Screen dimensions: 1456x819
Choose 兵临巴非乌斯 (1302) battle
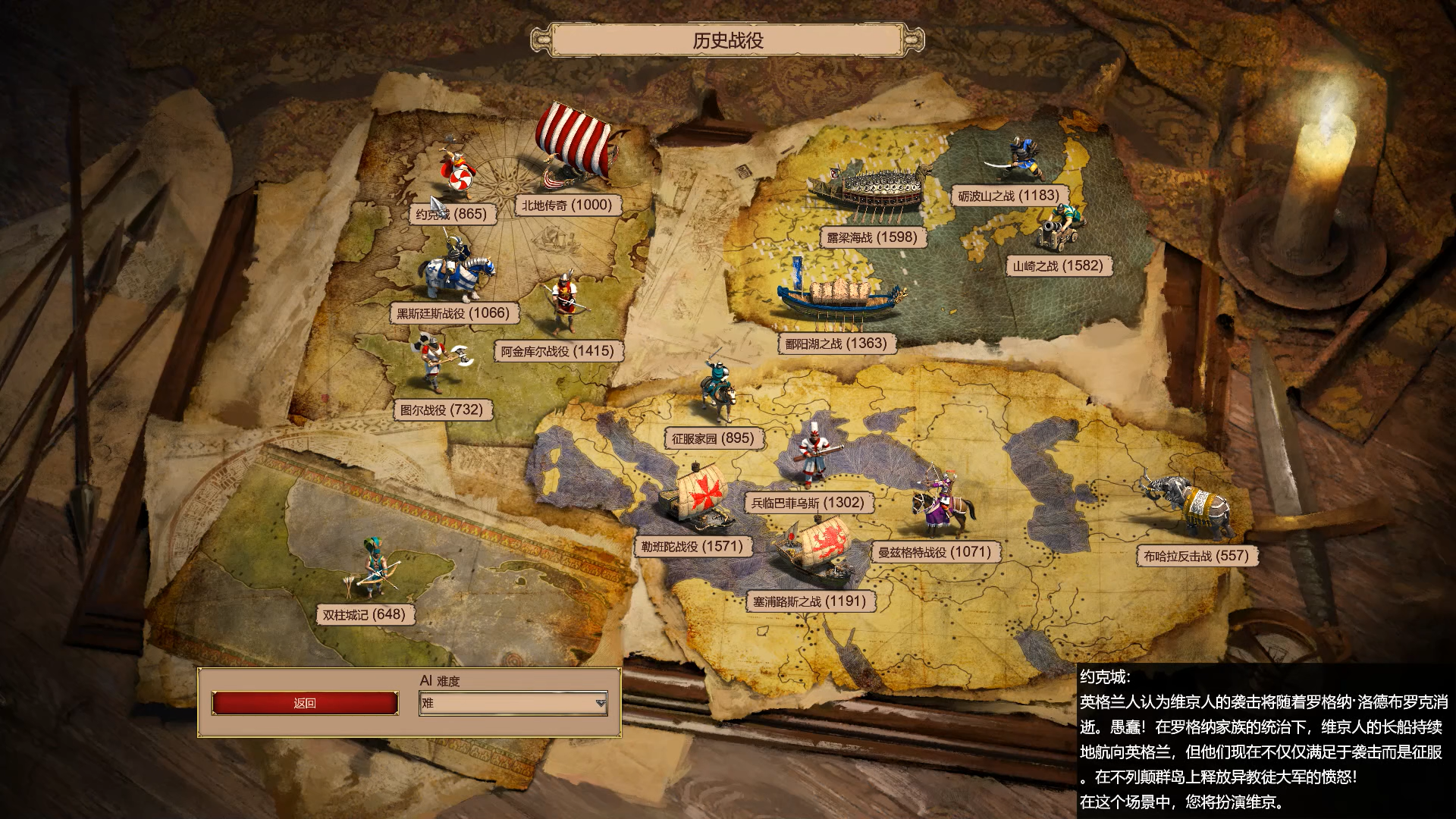(808, 502)
